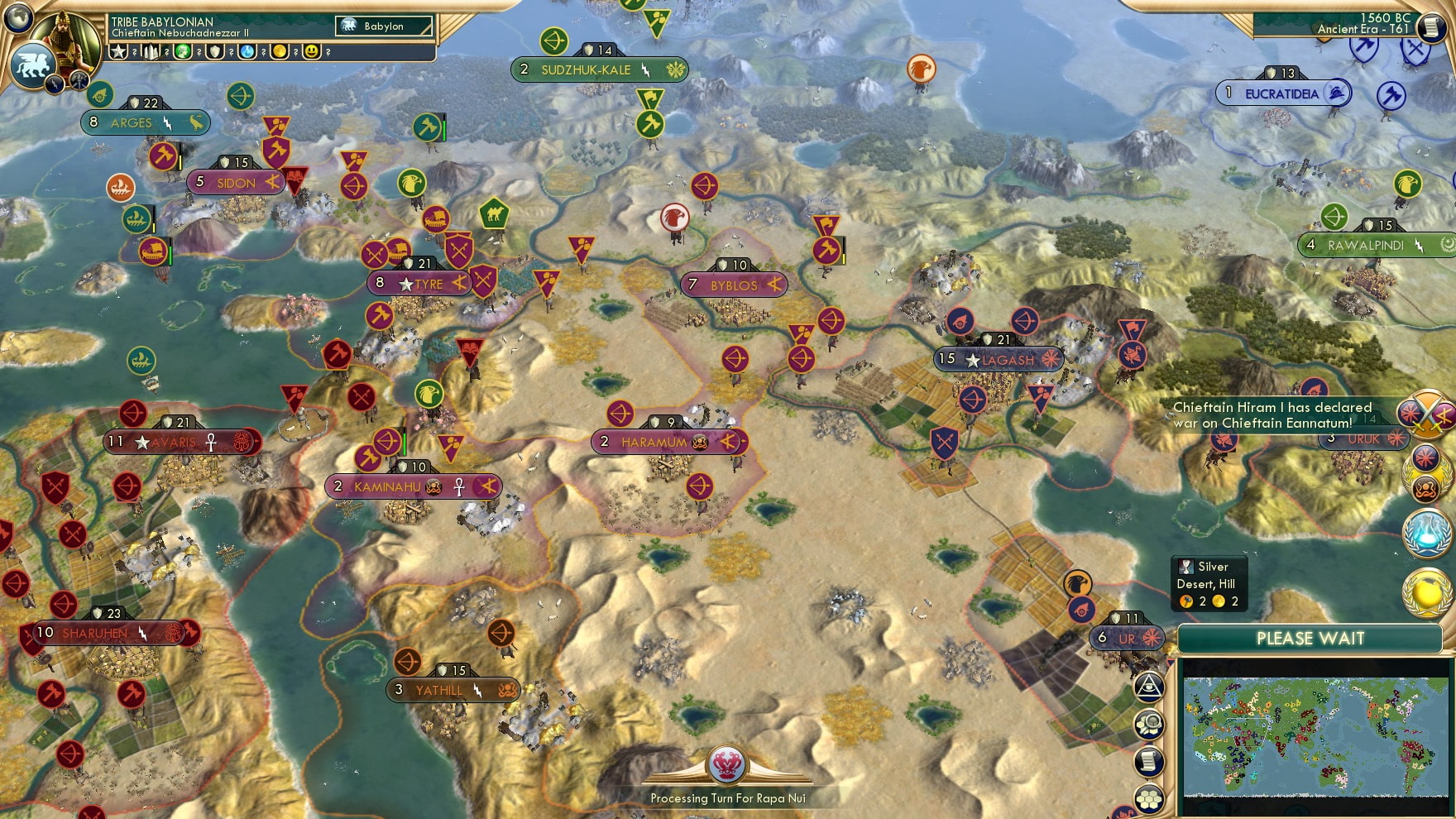Expand Tyre's city banner arrow

[460, 282]
